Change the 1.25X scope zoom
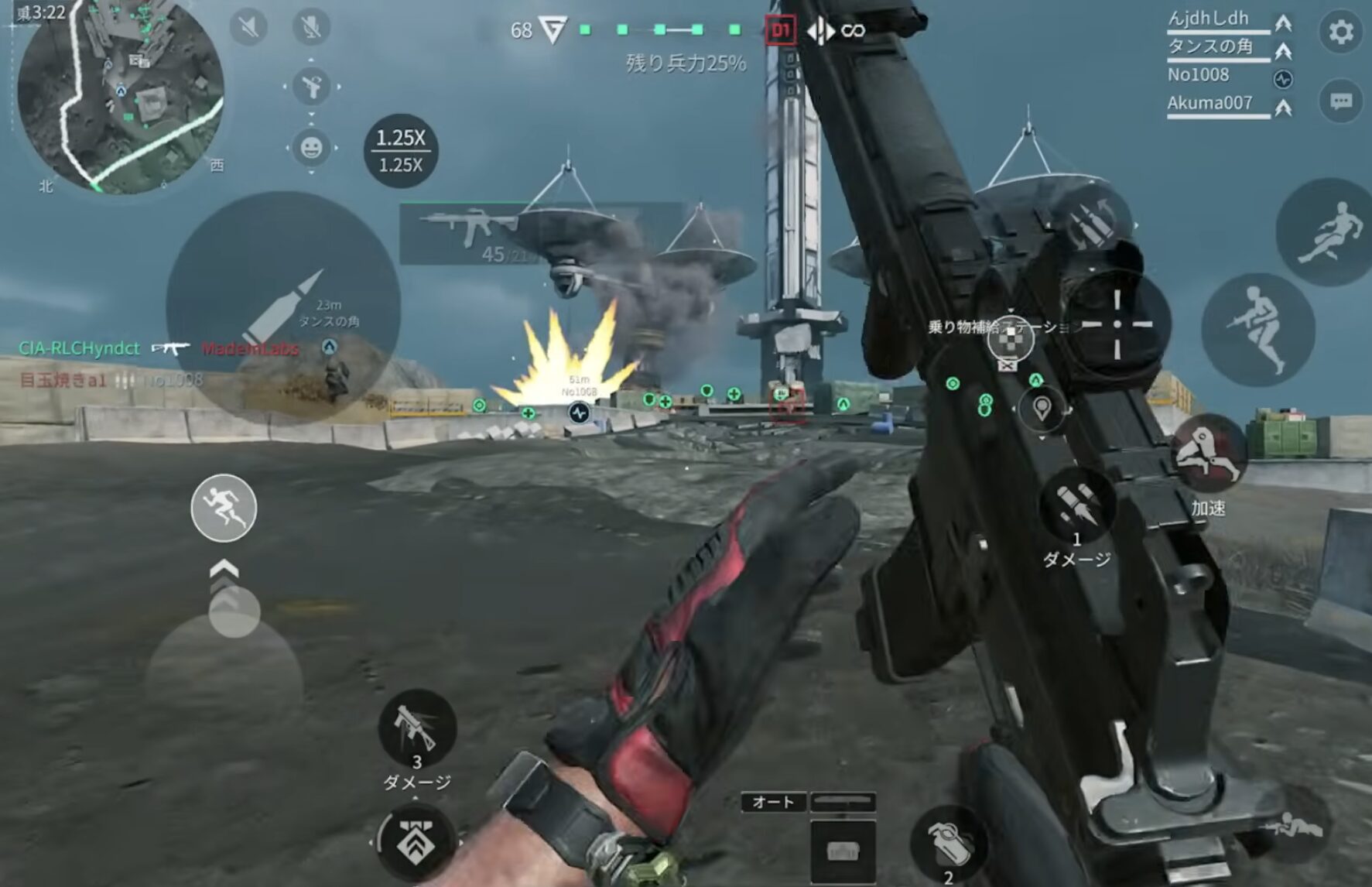 (x=400, y=151)
